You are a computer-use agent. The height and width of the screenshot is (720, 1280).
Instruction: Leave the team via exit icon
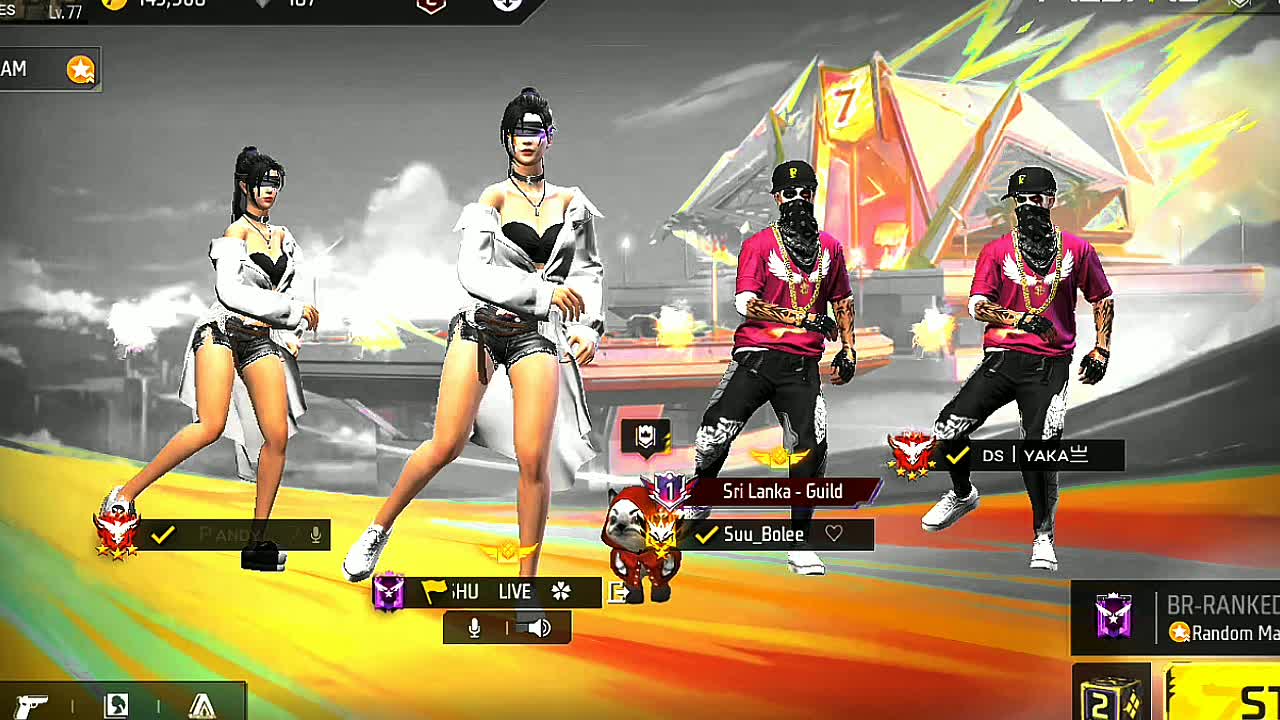618,593
